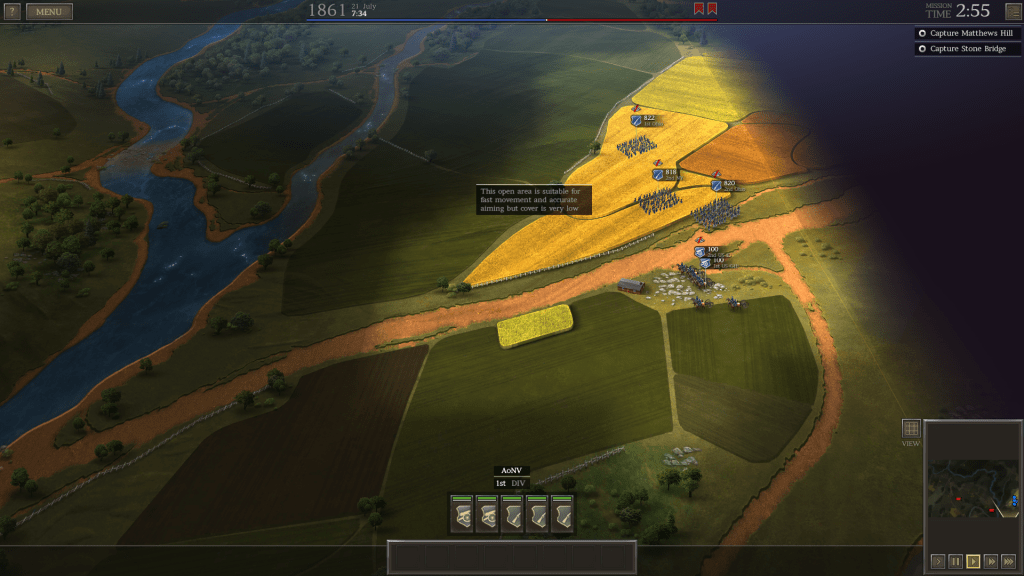Click the square icon beside mission timer

pyautogui.click(x=1012, y=12)
